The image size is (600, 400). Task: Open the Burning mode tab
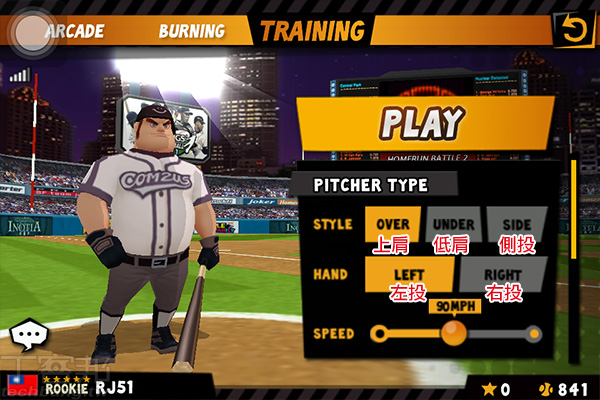[190, 31]
